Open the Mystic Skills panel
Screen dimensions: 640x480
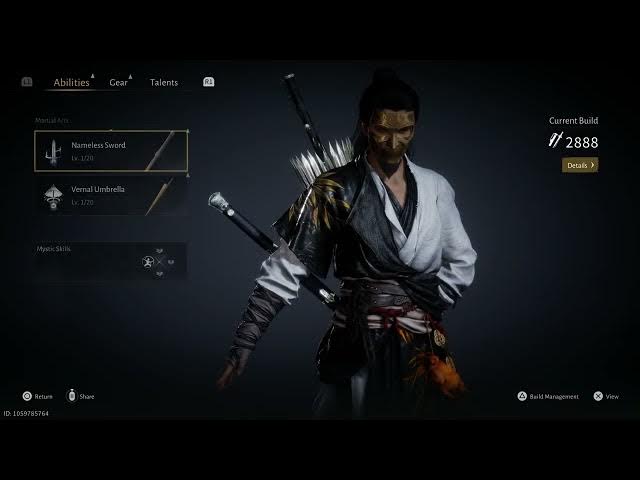(x=110, y=261)
